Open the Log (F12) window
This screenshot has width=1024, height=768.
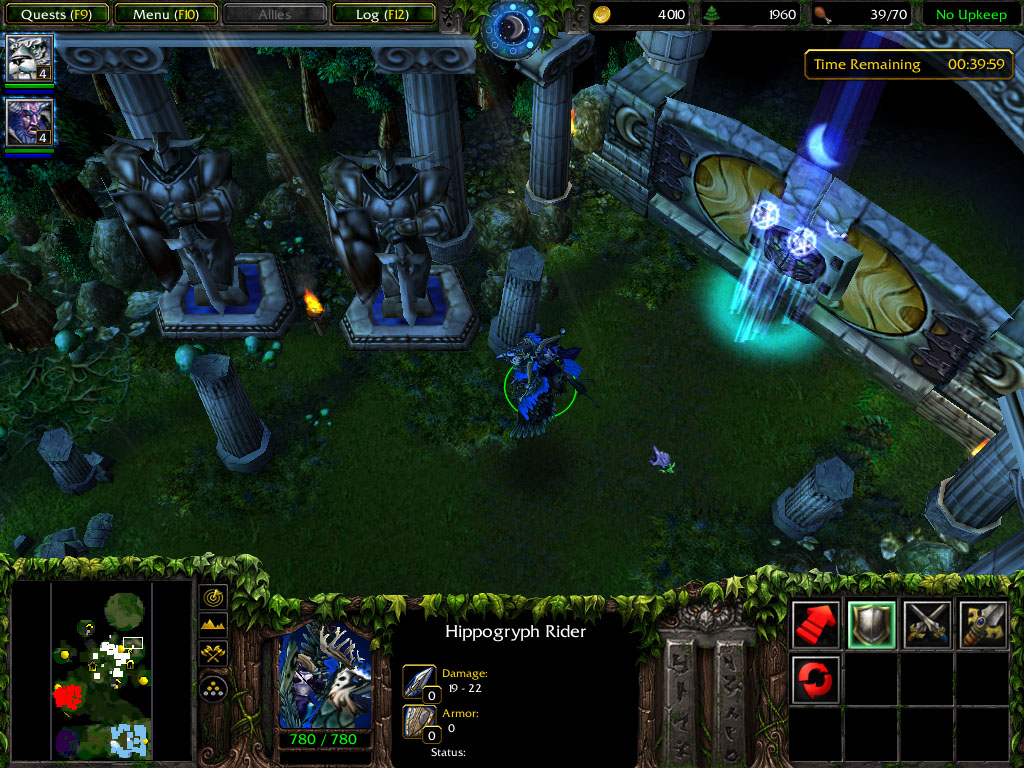382,14
